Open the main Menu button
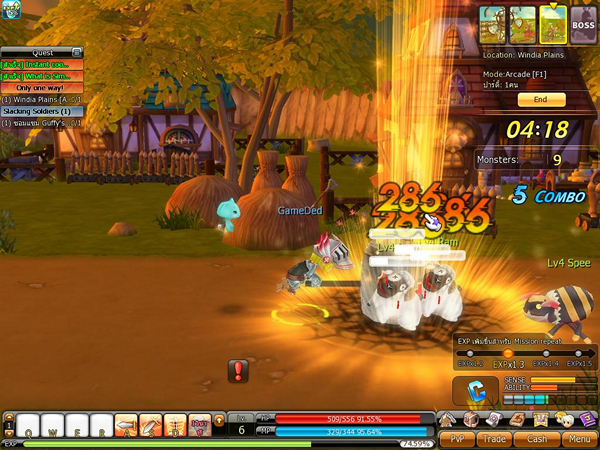This screenshot has height=450, width=600. [x=578, y=438]
